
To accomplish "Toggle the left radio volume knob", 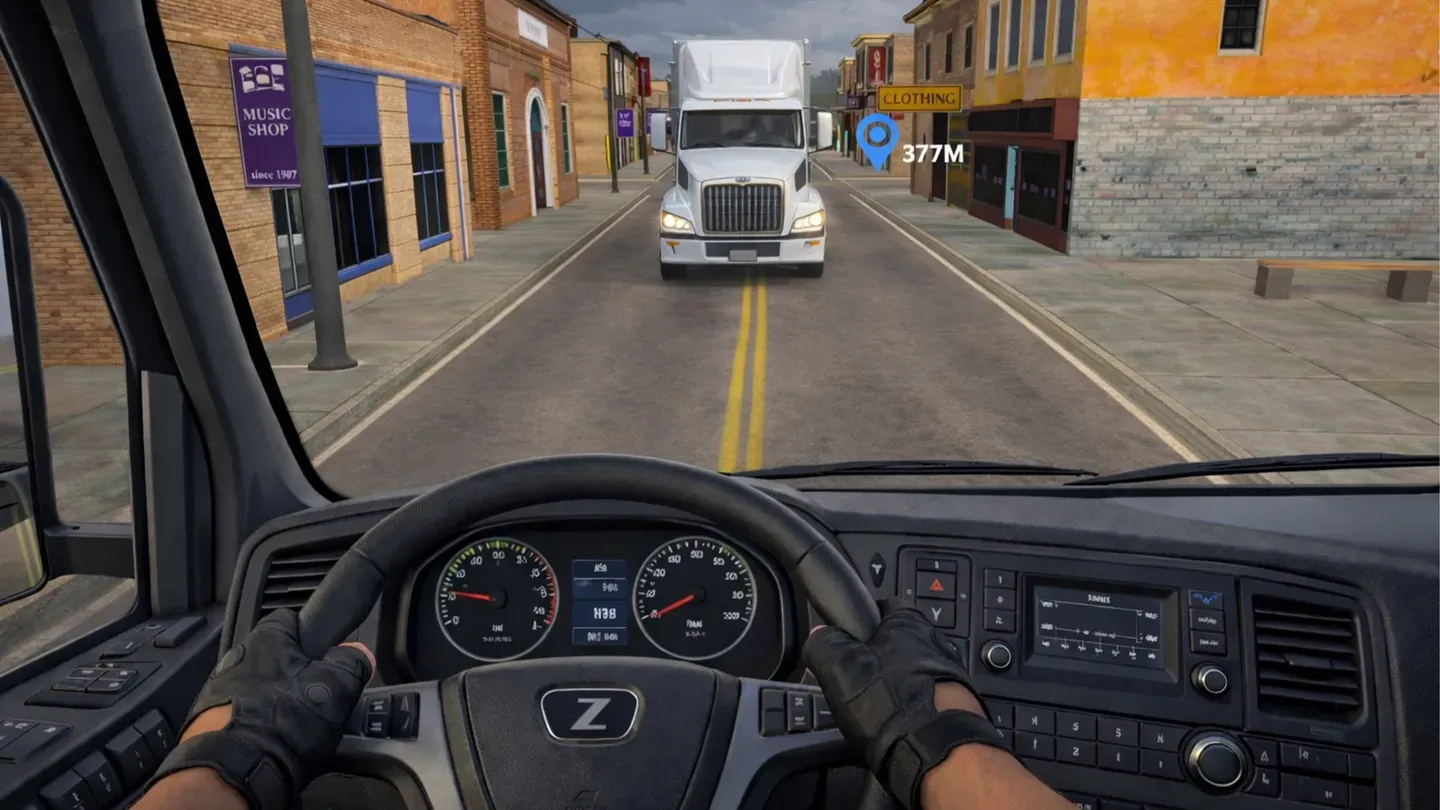I will point(997,655).
